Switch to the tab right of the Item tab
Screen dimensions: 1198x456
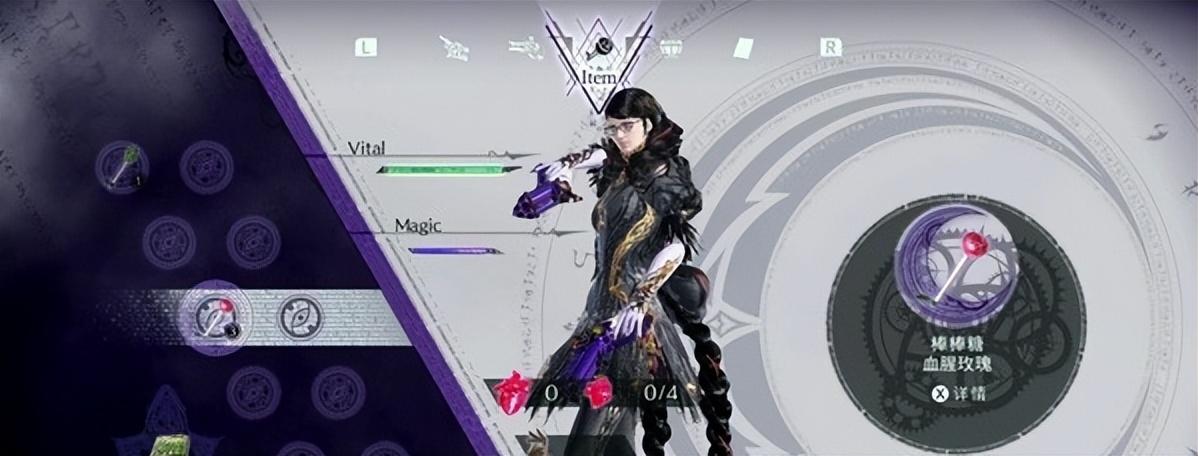(x=669, y=47)
